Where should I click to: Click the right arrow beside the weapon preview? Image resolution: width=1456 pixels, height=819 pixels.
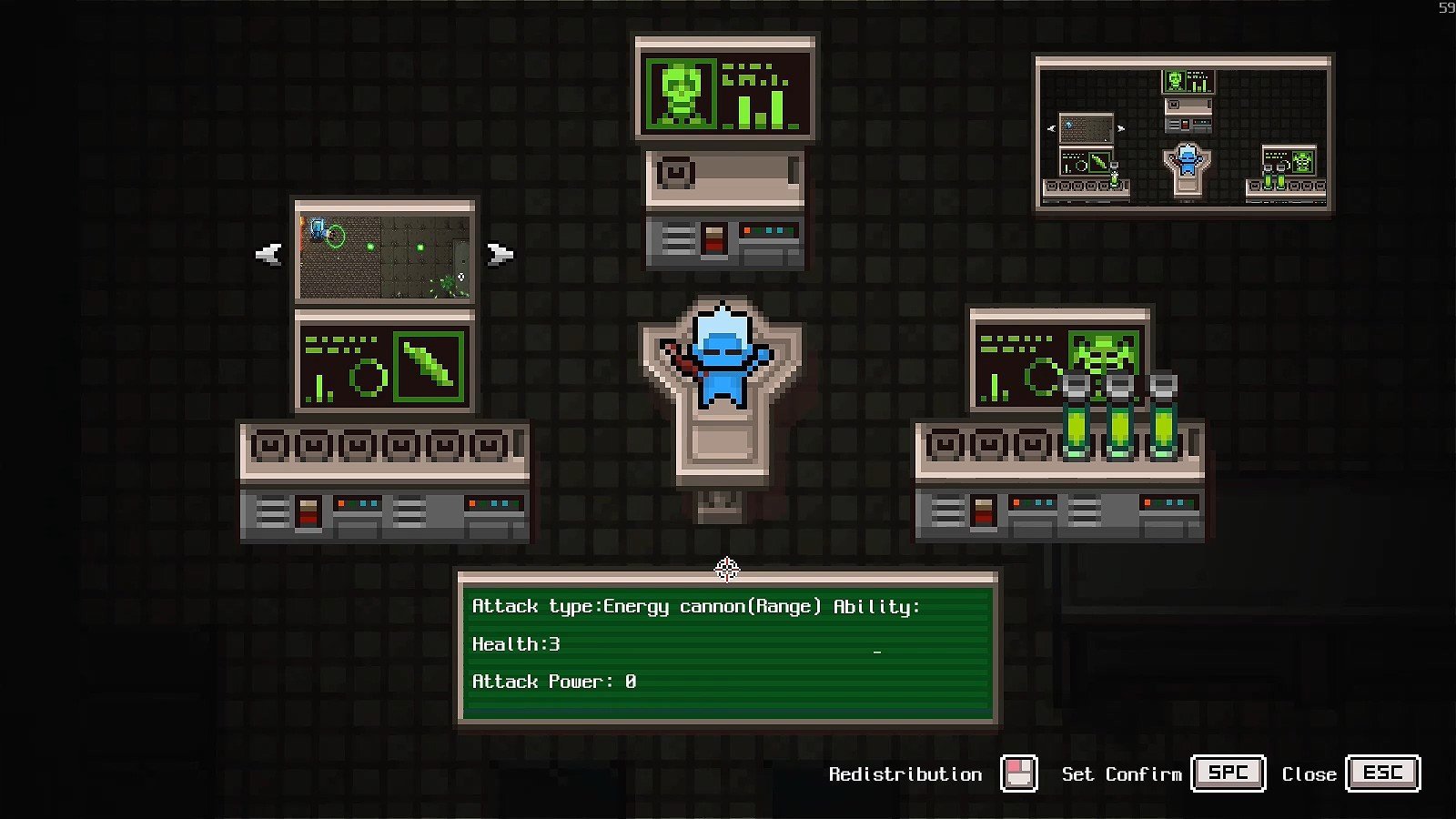500,254
